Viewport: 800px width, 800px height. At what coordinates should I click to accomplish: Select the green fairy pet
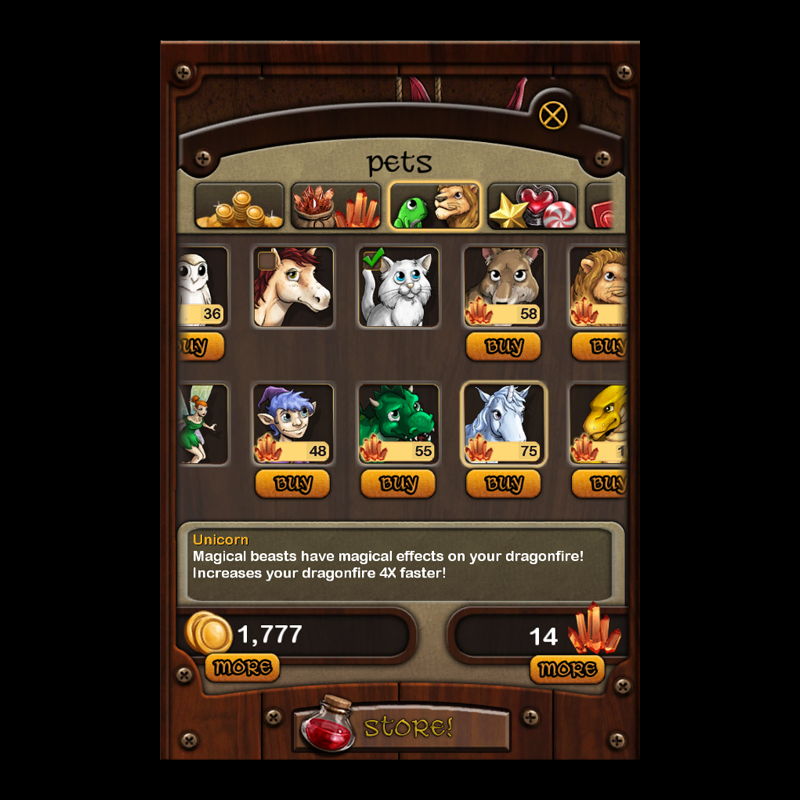[203, 424]
